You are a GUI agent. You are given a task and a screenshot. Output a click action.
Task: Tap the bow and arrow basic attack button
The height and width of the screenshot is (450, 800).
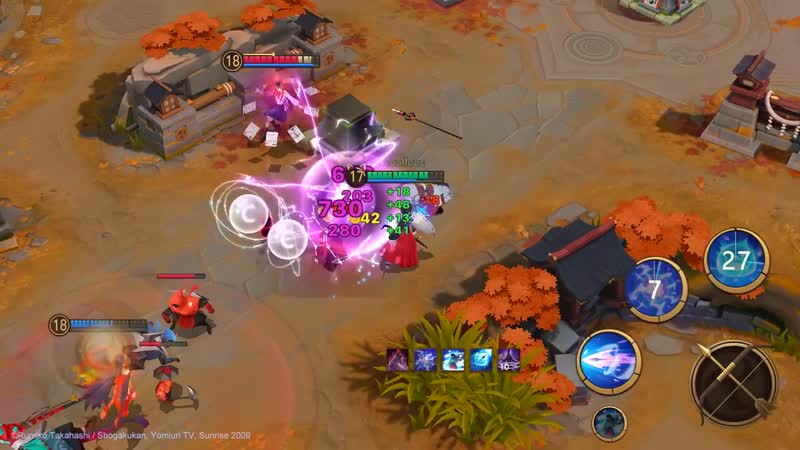(x=734, y=383)
